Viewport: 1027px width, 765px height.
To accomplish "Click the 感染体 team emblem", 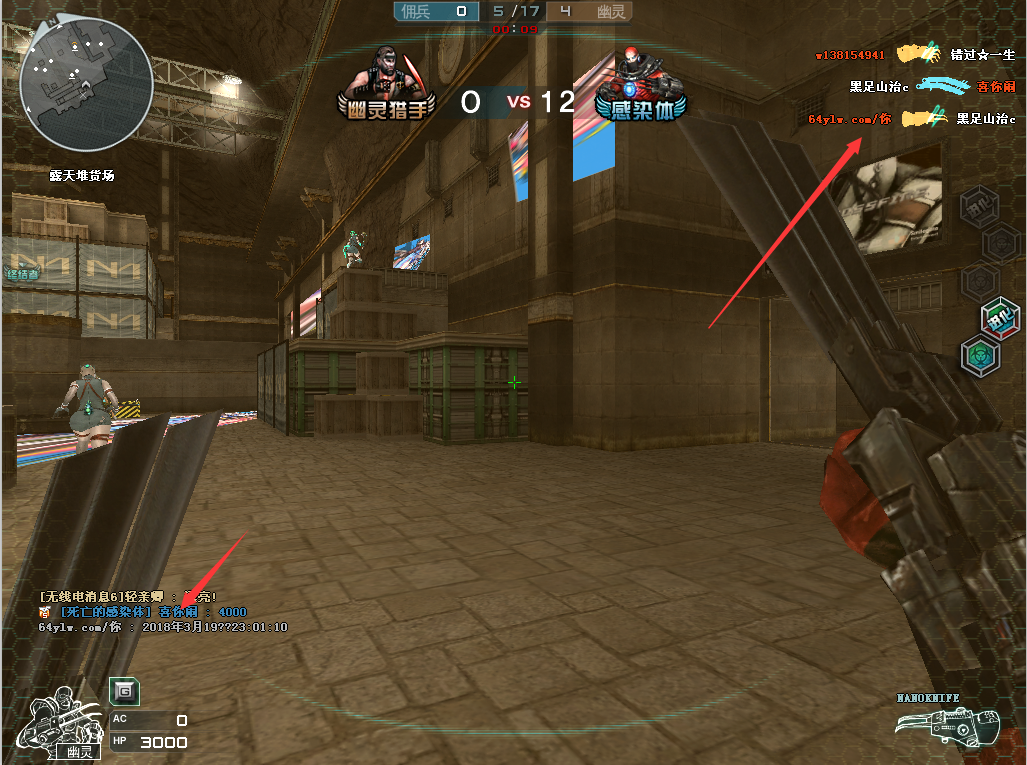I will click(x=640, y=86).
